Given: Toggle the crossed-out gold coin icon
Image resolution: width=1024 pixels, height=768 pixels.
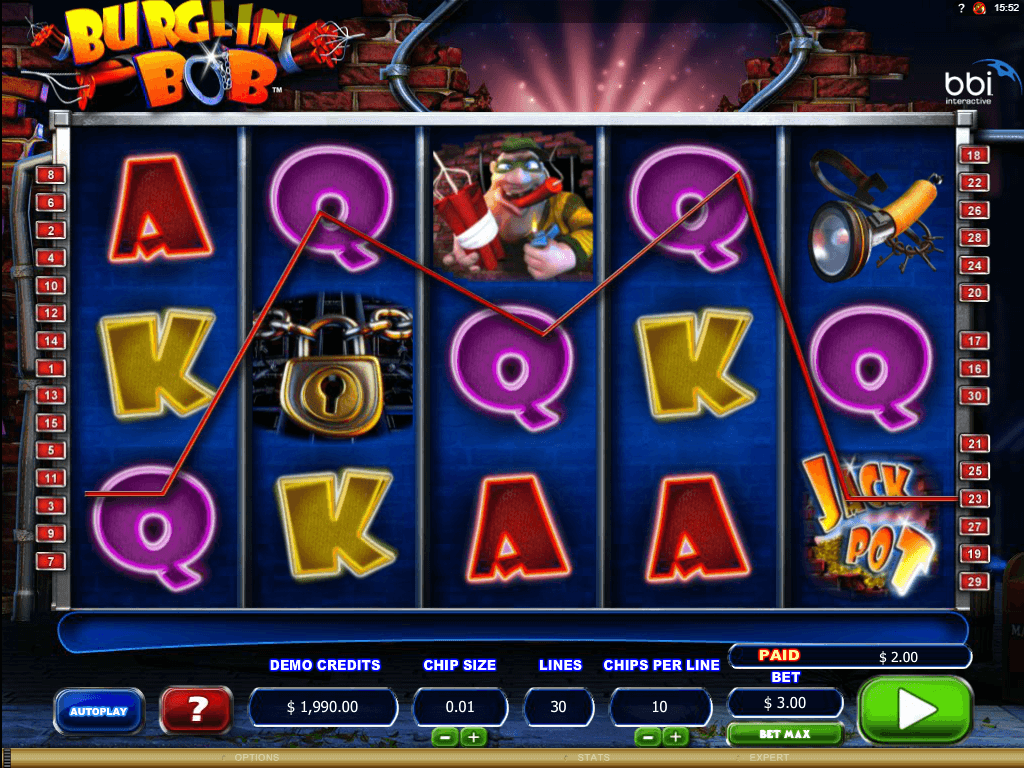Looking at the screenshot, I should click(x=979, y=8).
